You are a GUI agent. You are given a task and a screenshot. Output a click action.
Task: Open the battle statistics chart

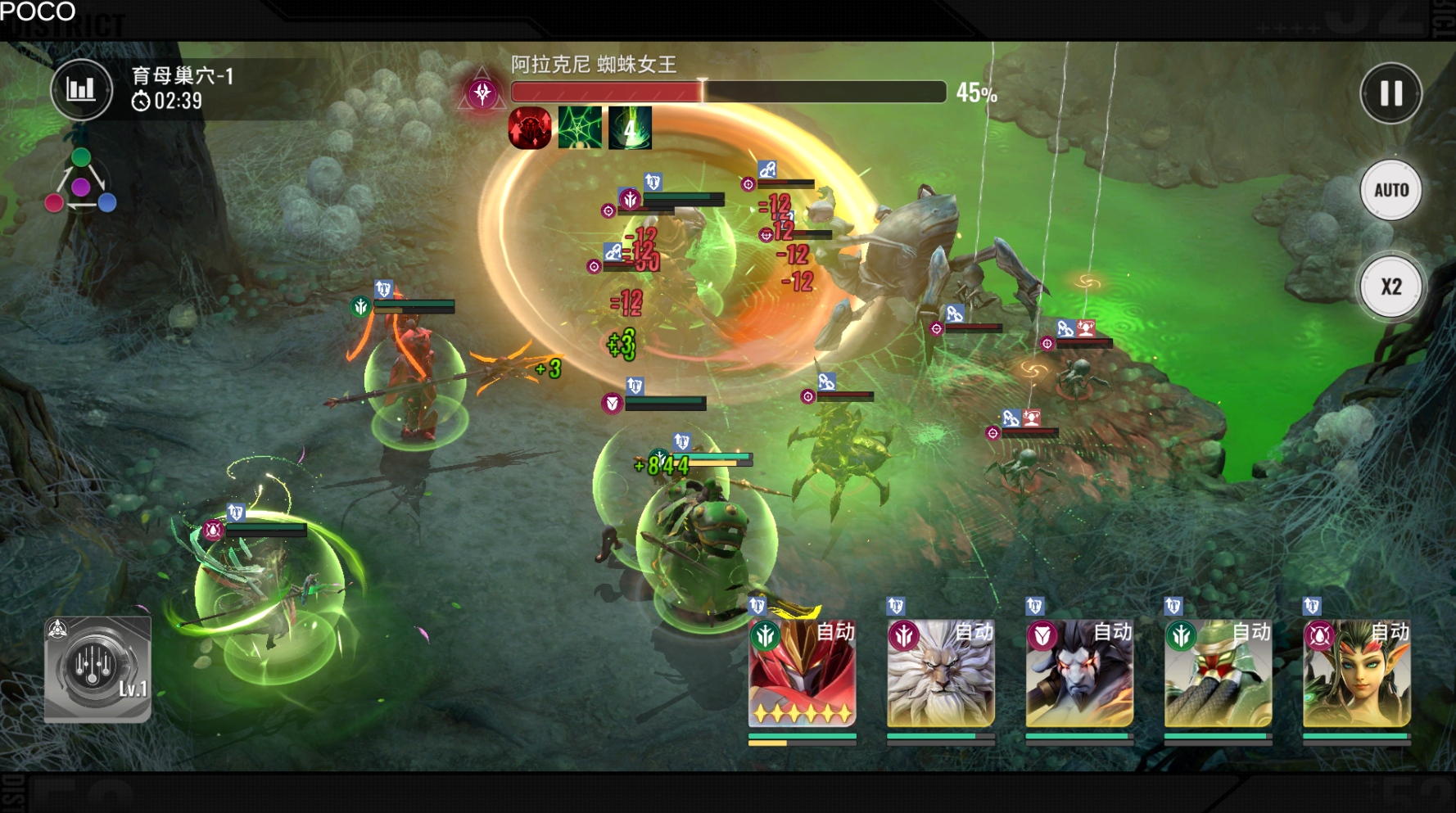81,89
